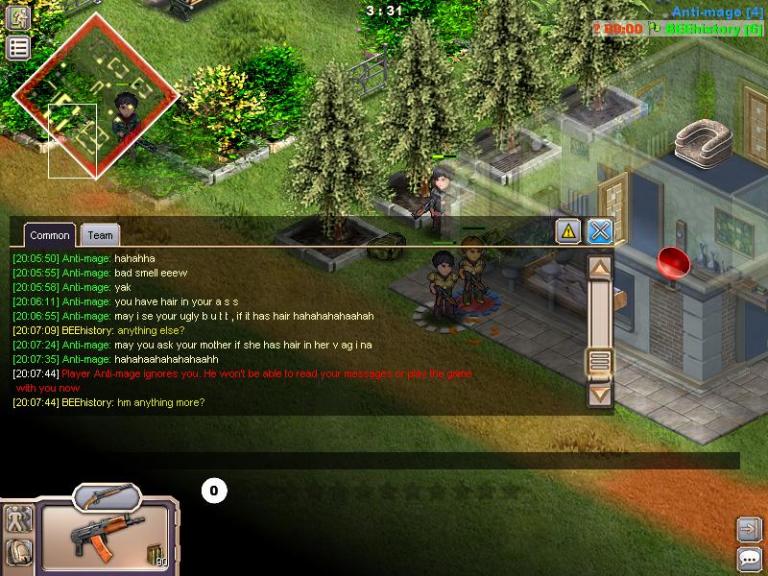Image resolution: width=768 pixels, height=576 pixels.
Task: Click the yellow warning triangle report button
Action: 568,231
